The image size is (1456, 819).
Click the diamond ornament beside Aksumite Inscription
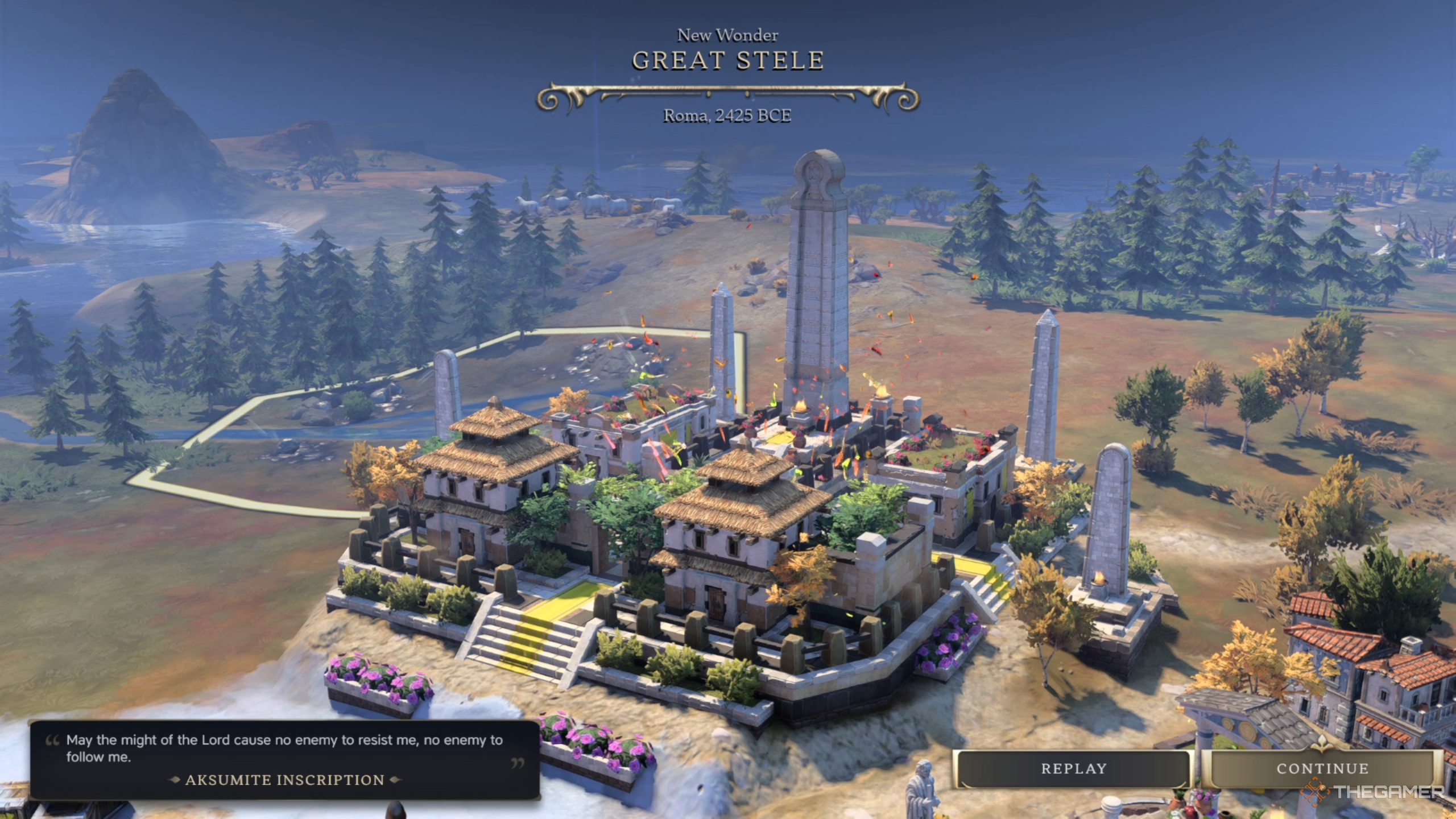click(x=174, y=780)
